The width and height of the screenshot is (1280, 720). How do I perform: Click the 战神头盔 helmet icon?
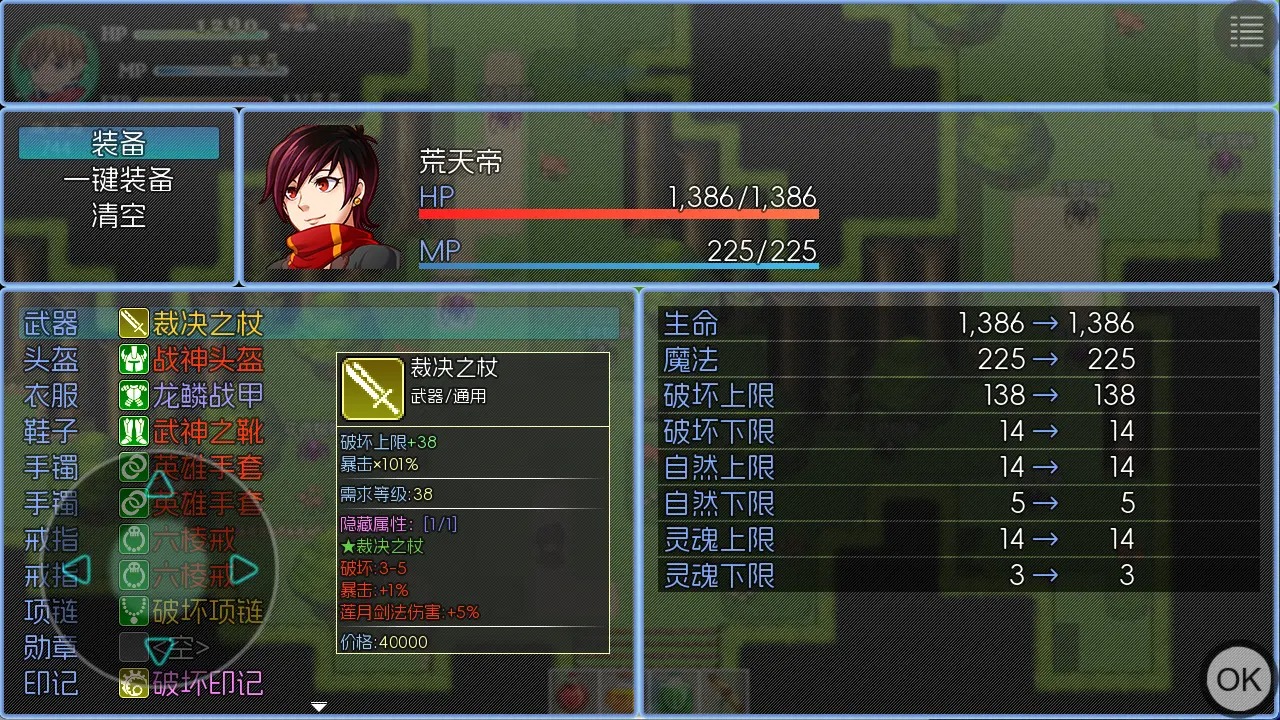click(x=136, y=358)
